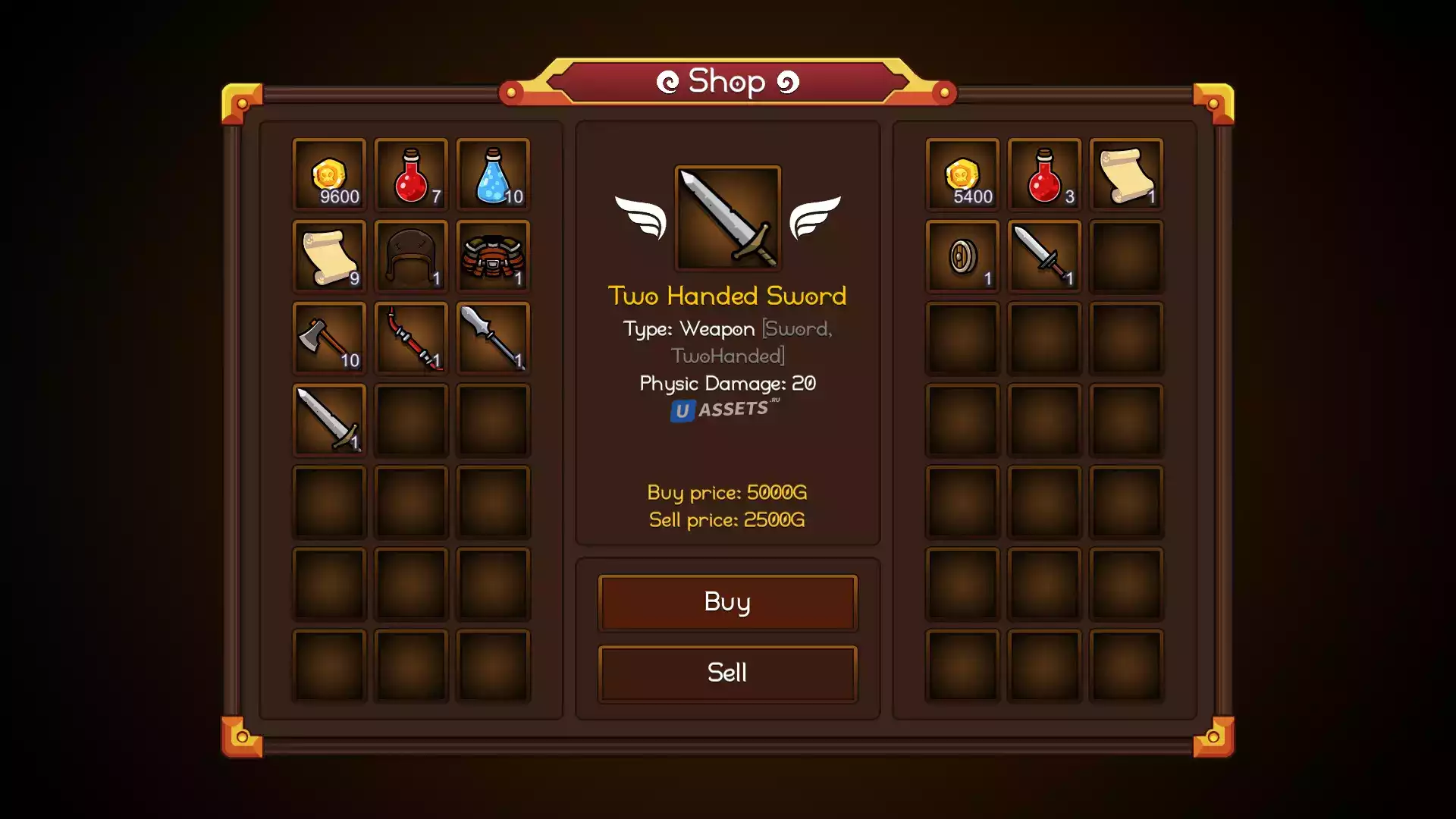Image resolution: width=1456 pixels, height=819 pixels.
Task: Click the large sword preview image
Action: [x=727, y=218]
